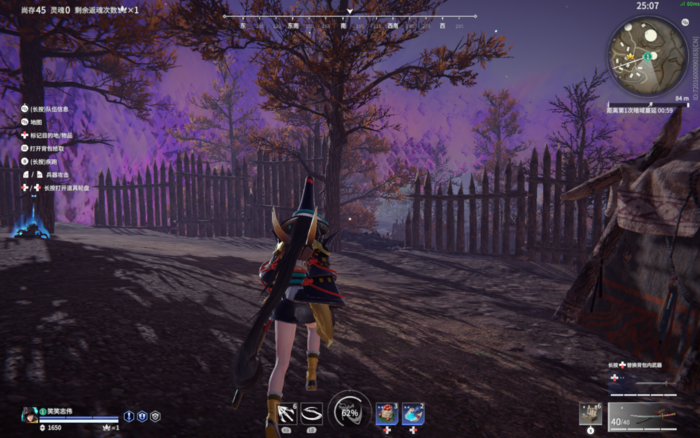The height and width of the screenshot is (438, 700).
Task: Click the circular 62% gauge icon
Action: pos(349,410)
